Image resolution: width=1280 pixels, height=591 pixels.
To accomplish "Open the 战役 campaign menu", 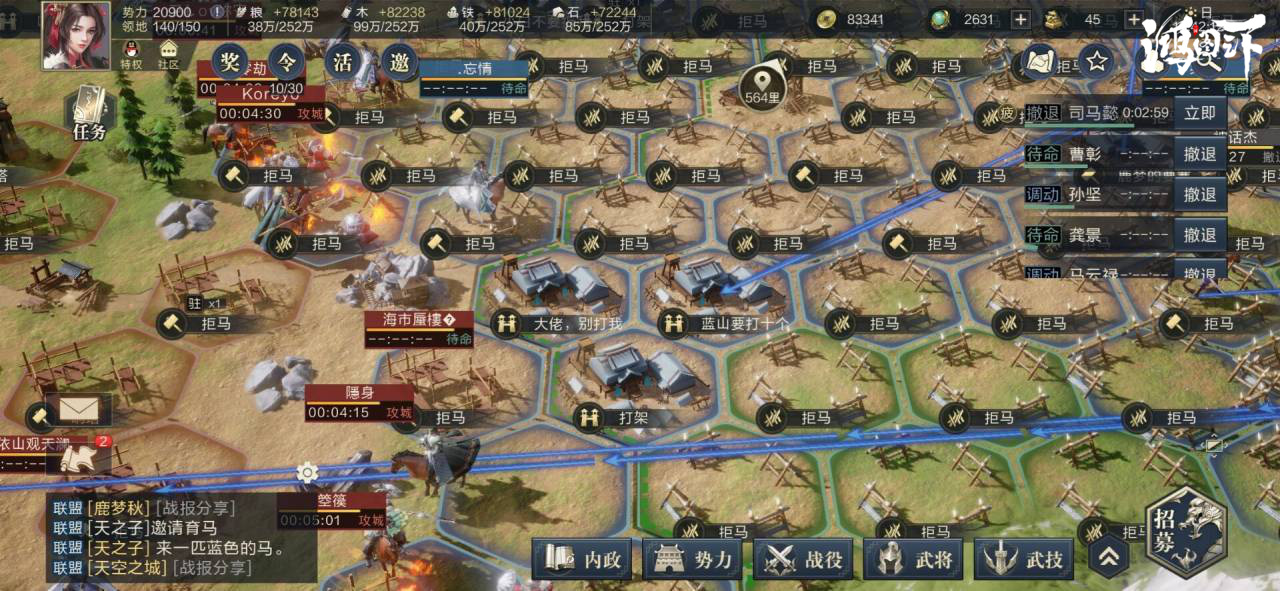I will point(803,560).
